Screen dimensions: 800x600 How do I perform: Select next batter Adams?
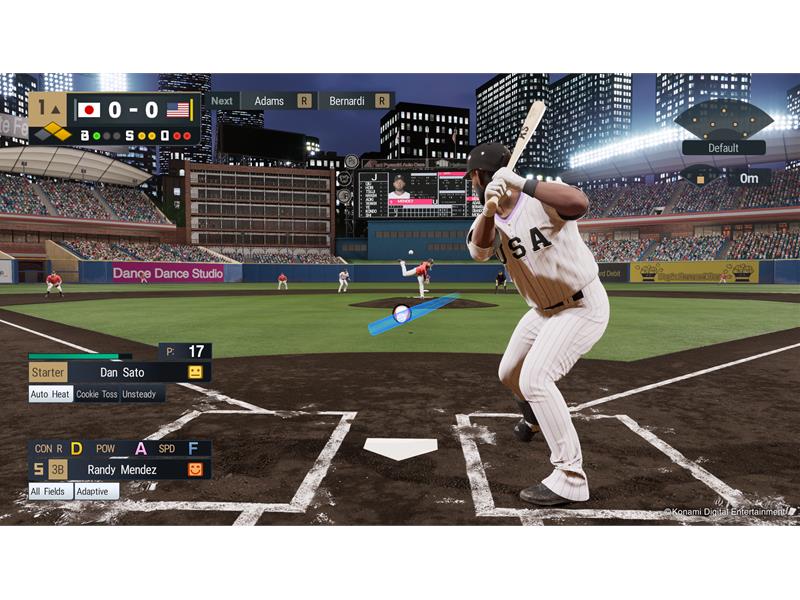pyautogui.click(x=269, y=101)
